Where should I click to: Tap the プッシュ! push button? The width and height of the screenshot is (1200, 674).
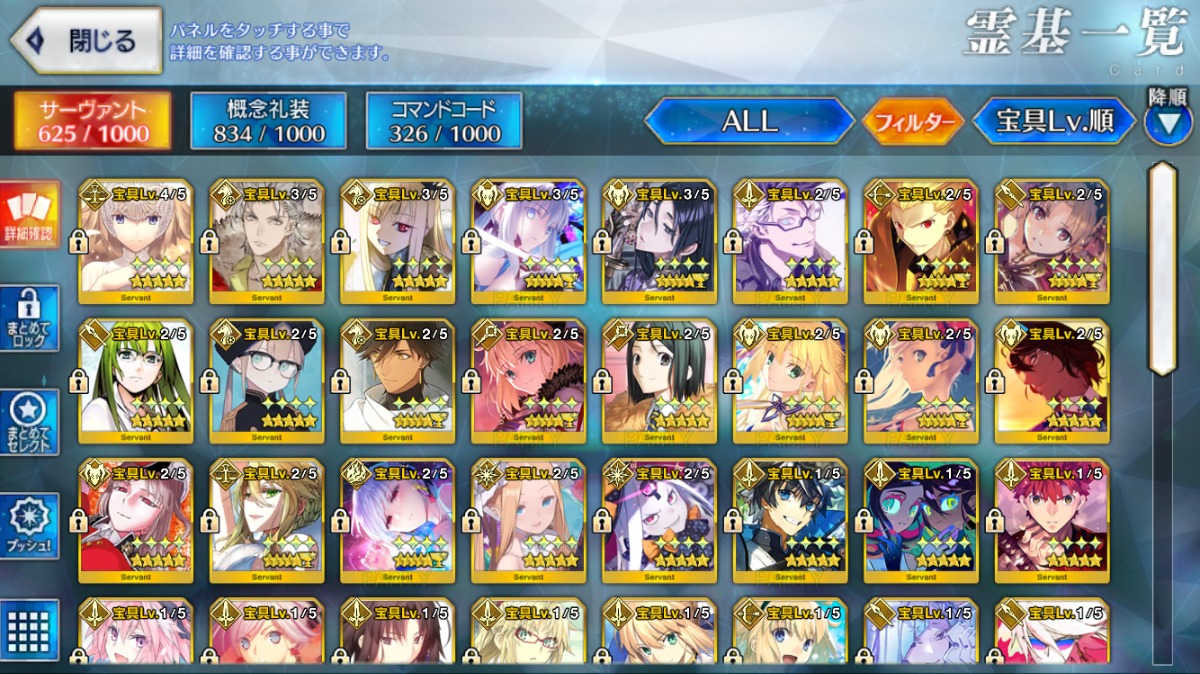(x=30, y=527)
